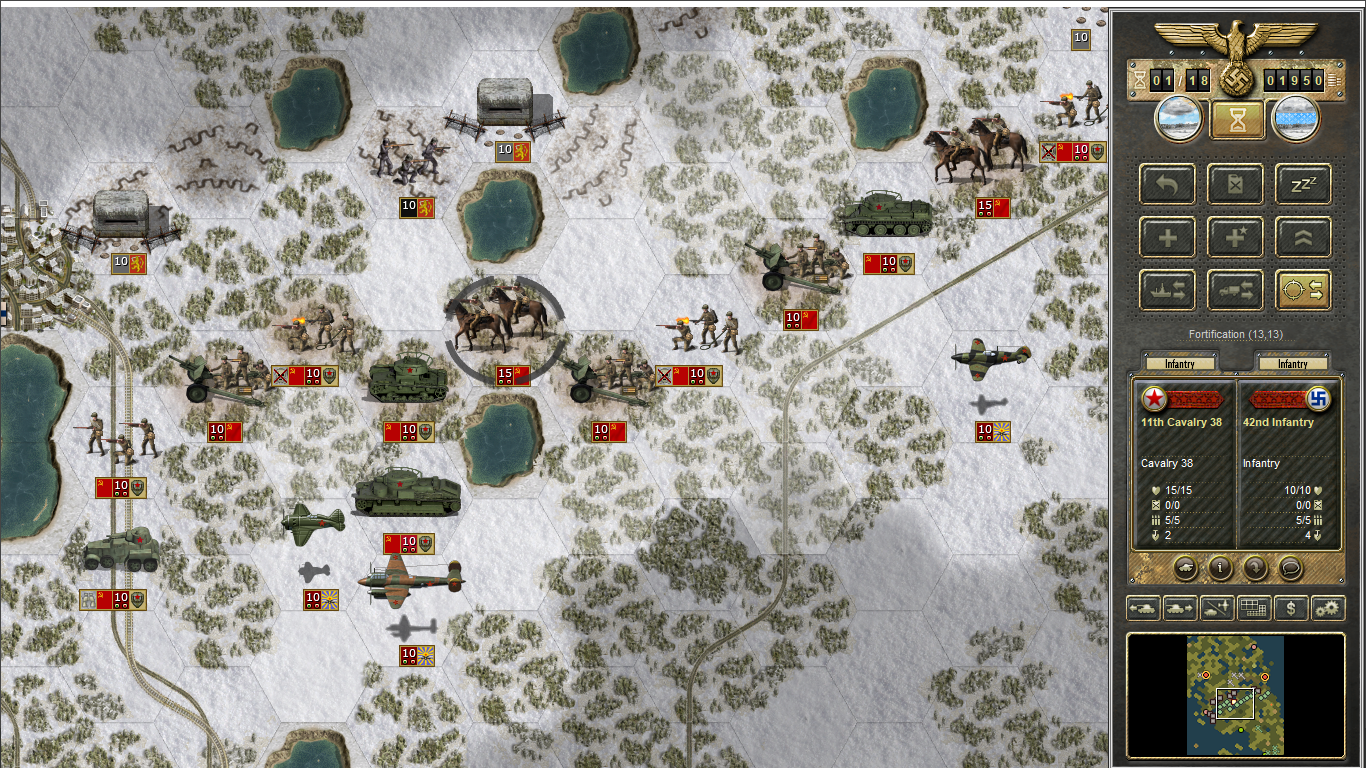Undo the last move with the arrow button
Image resolution: width=1366 pixels, height=768 pixels.
pos(1167,184)
